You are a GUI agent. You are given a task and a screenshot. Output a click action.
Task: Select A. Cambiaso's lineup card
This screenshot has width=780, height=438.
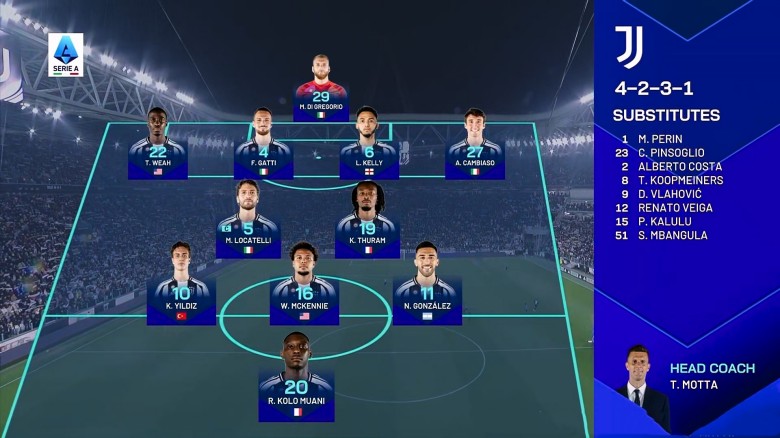(x=474, y=145)
